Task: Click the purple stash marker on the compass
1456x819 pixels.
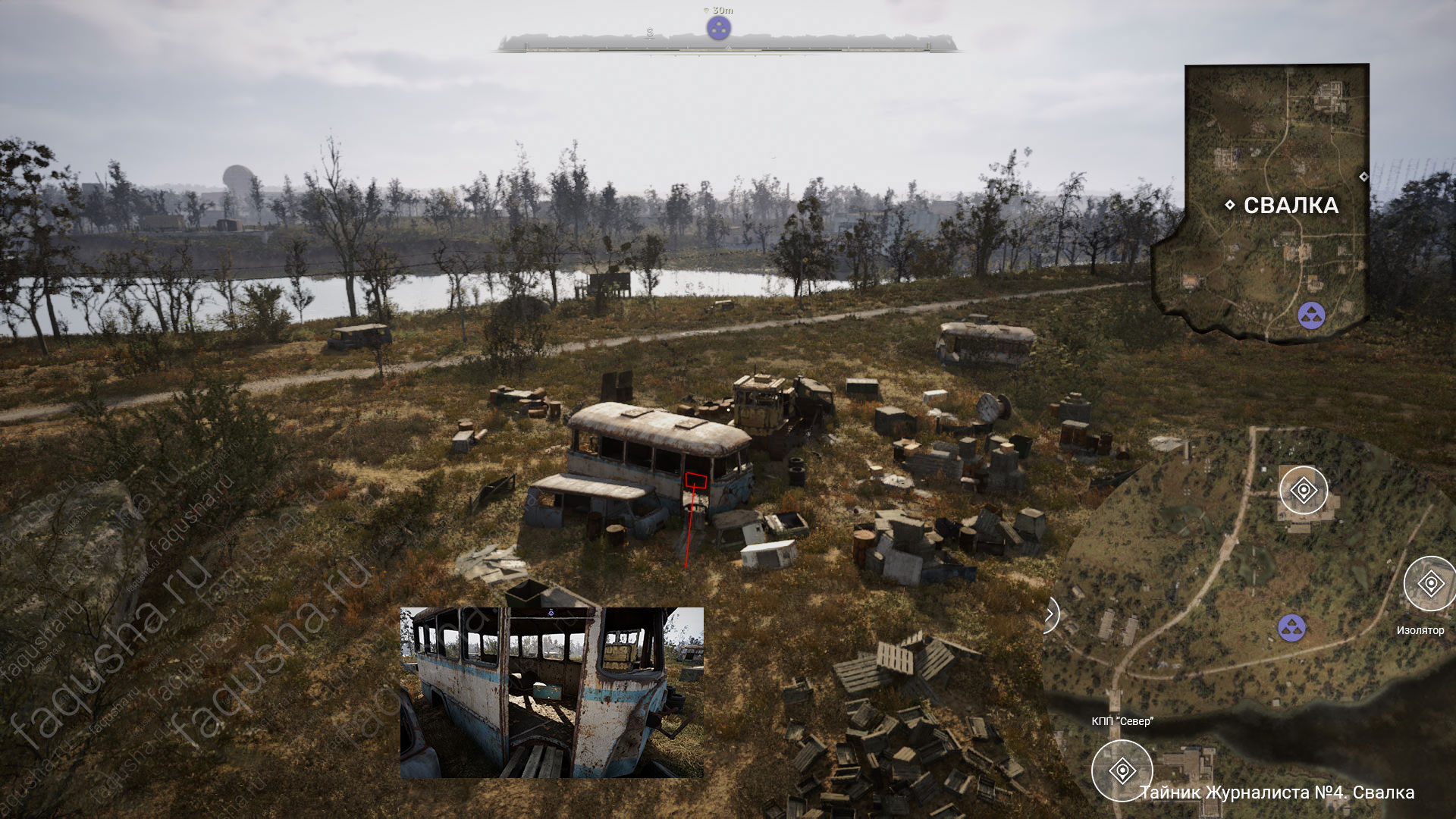Action: pos(718,29)
